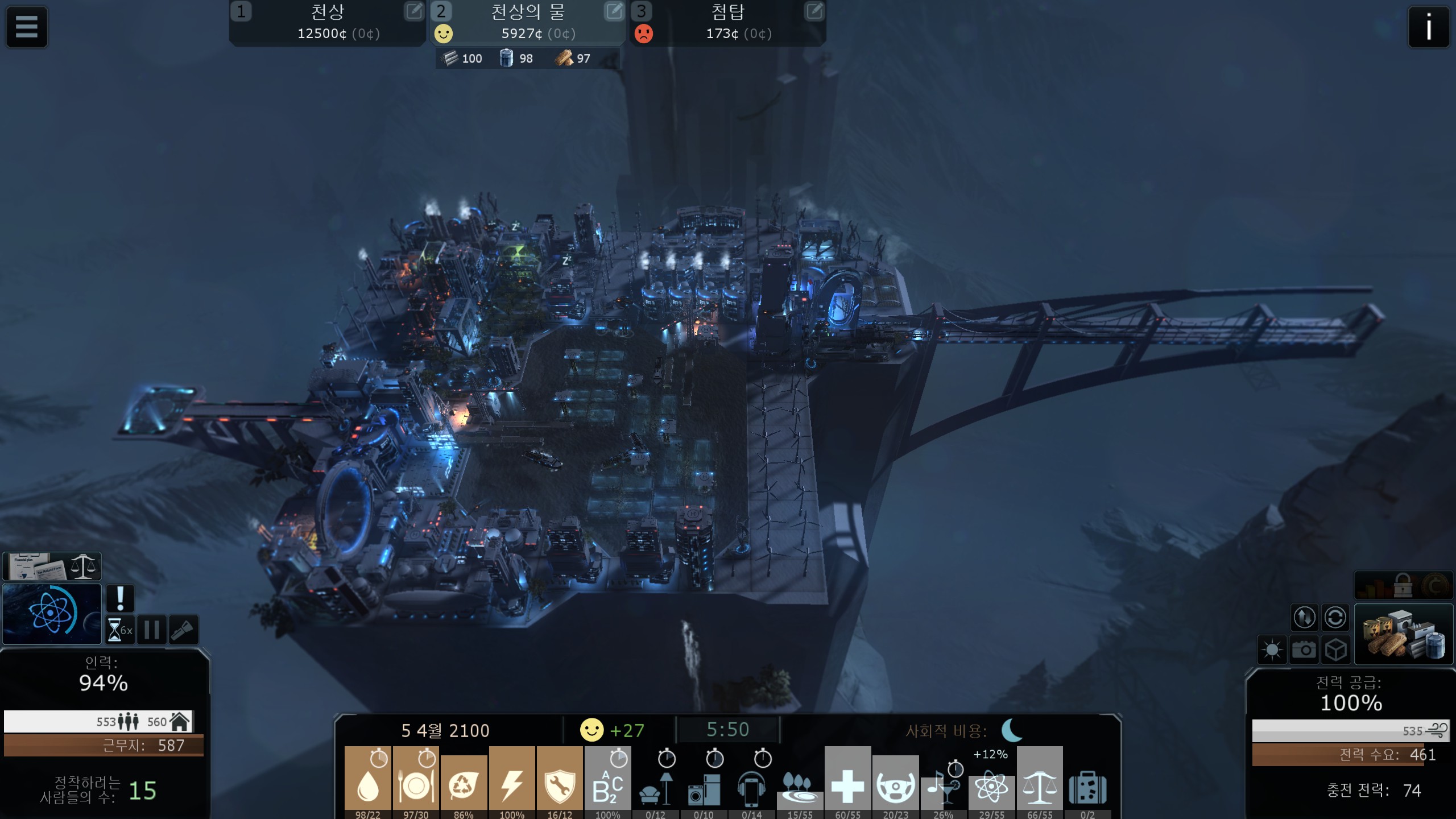Open the info panel button

point(1428,26)
